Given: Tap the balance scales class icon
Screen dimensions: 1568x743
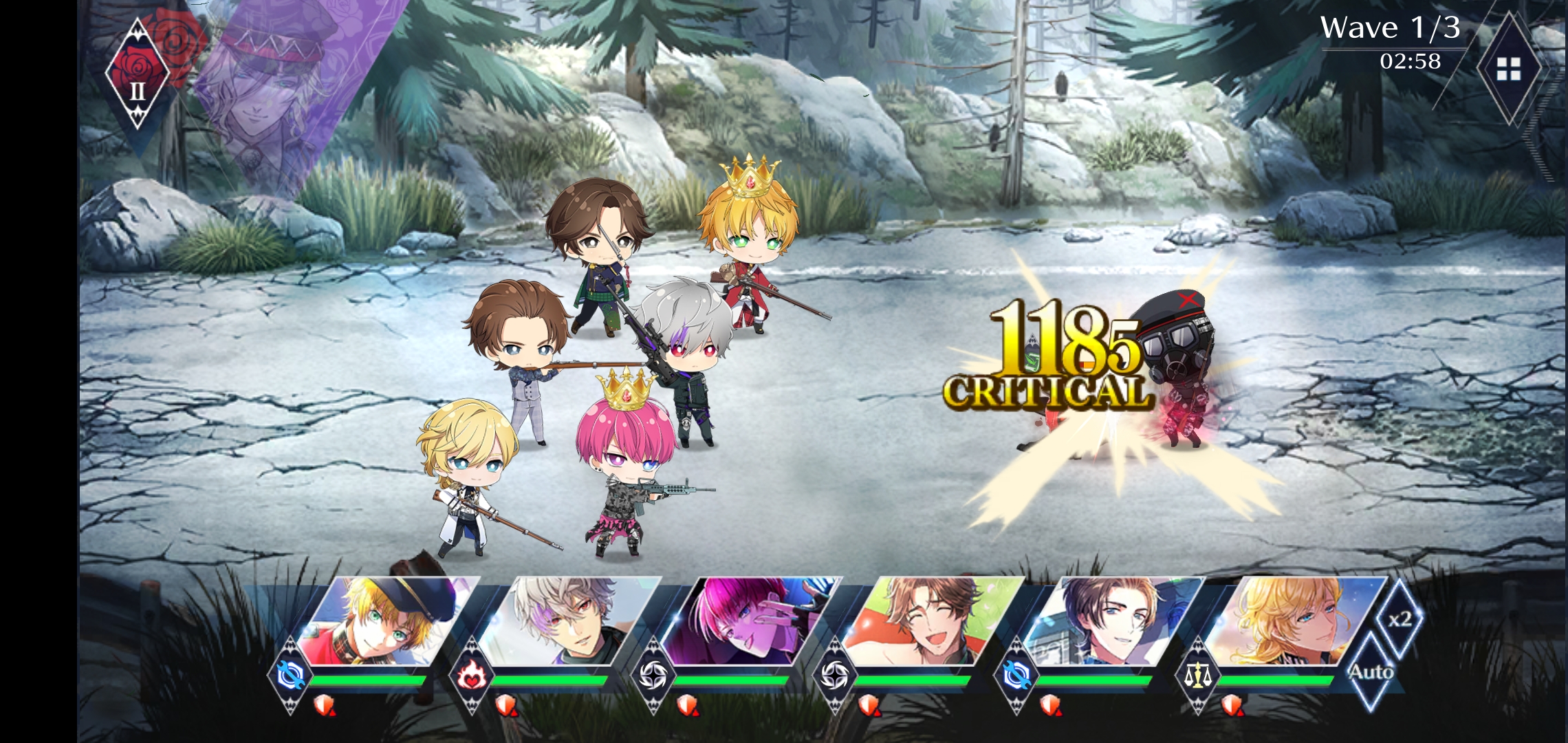Looking at the screenshot, I should pos(1198,676).
